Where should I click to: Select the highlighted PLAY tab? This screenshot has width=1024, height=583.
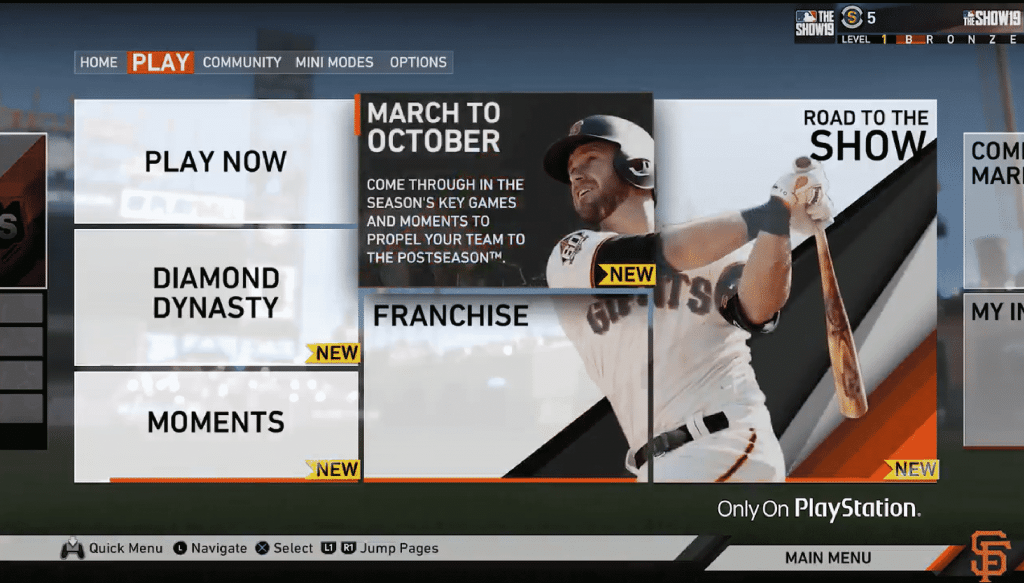(161, 62)
